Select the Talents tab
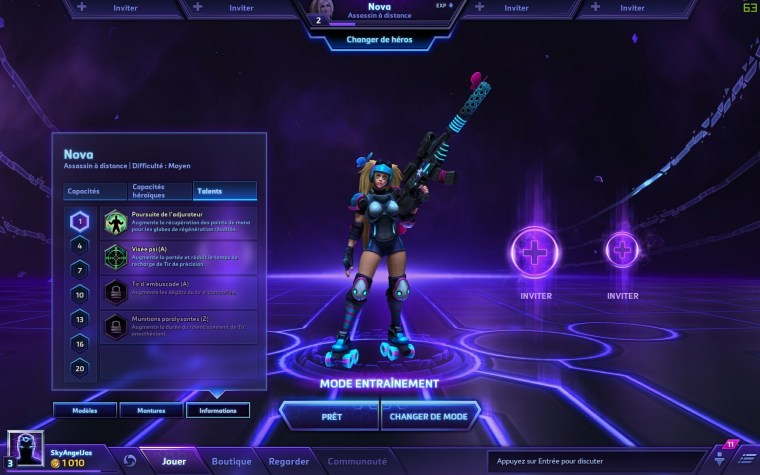 pyautogui.click(x=224, y=191)
